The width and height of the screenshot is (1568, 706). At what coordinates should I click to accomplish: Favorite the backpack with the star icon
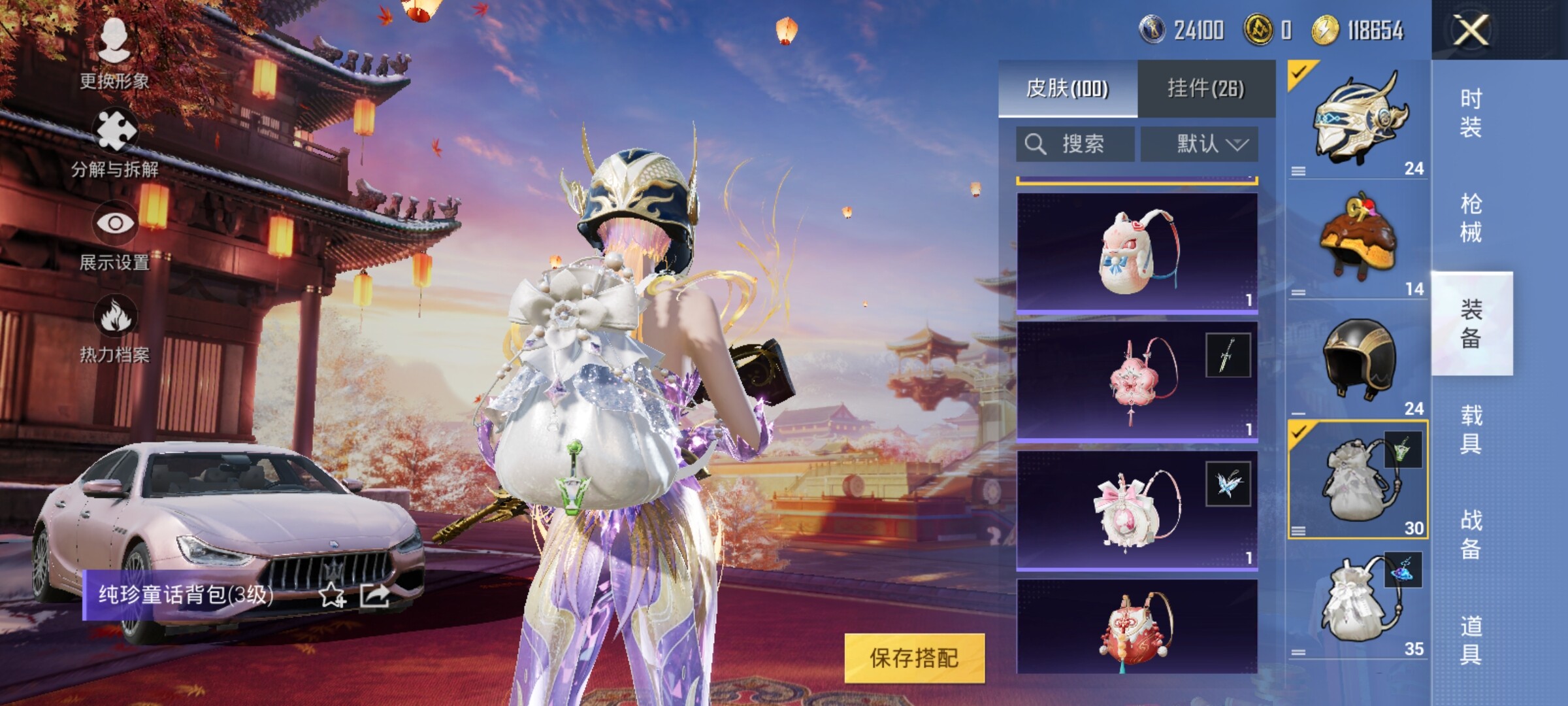[x=332, y=595]
